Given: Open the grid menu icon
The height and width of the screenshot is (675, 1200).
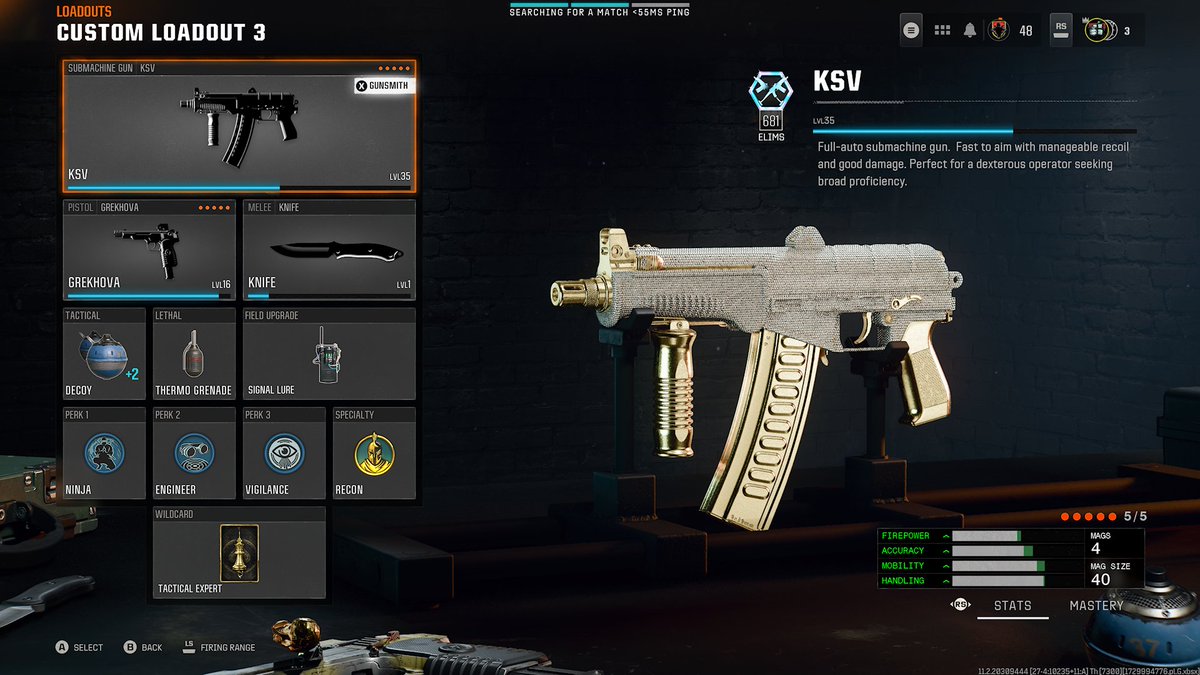Looking at the screenshot, I should (x=942, y=30).
